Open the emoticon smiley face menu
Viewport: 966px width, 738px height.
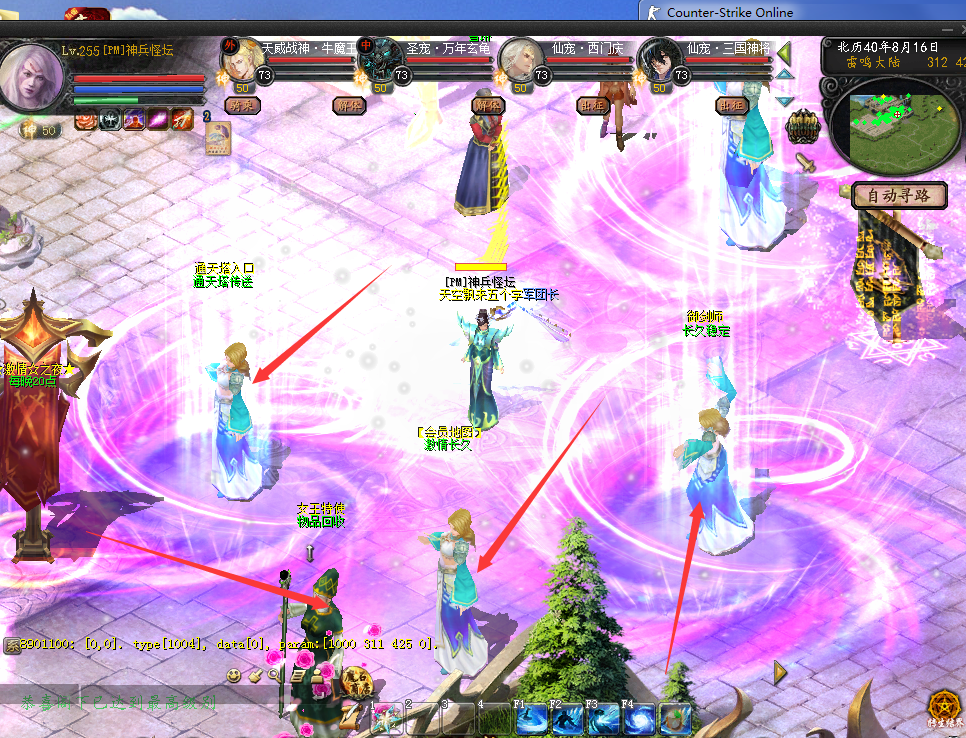point(233,675)
